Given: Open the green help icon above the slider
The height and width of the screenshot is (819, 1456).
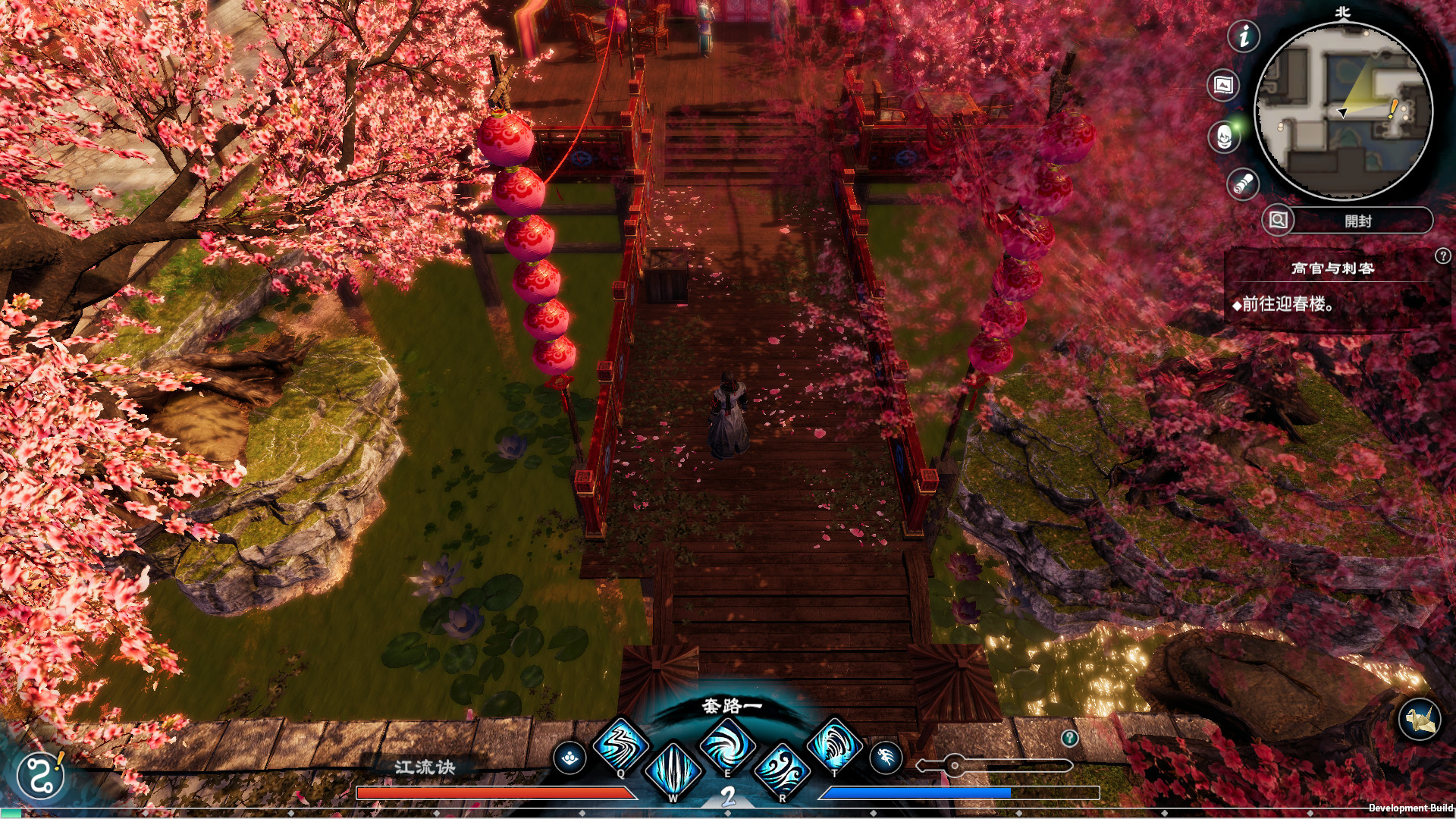Looking at the screenshot, I should click(x=1069, y=738).
